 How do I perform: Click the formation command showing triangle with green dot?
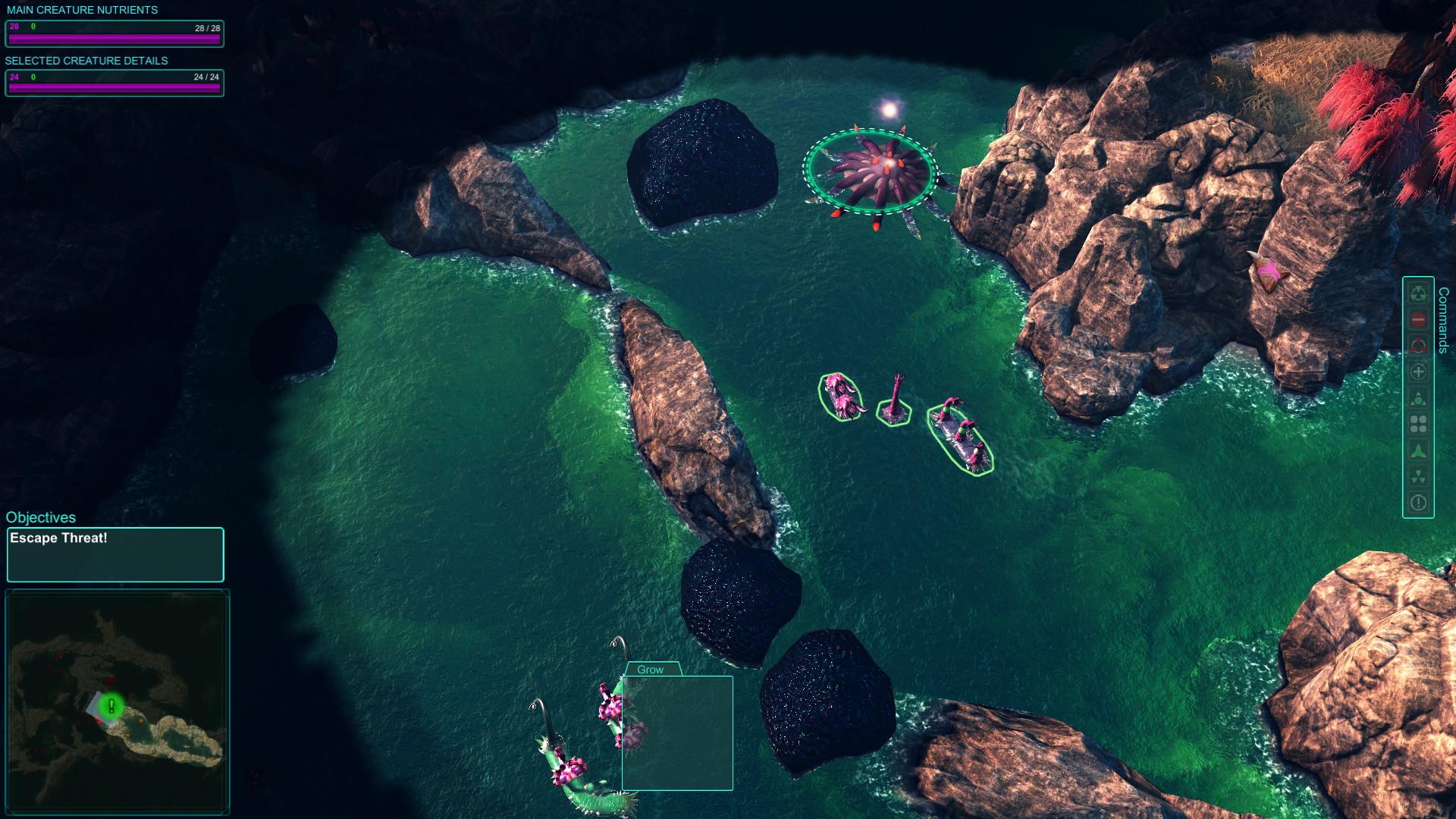(x=1418, y=397)
